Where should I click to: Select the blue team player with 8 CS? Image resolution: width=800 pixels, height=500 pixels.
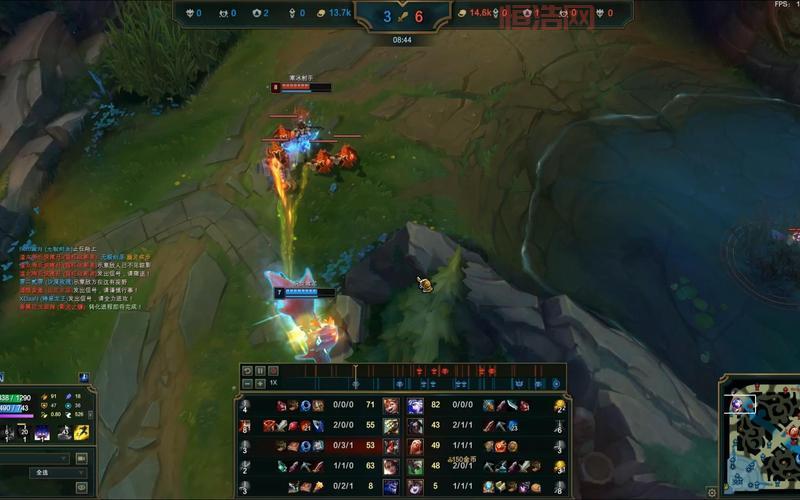click(x=391, y=486)
